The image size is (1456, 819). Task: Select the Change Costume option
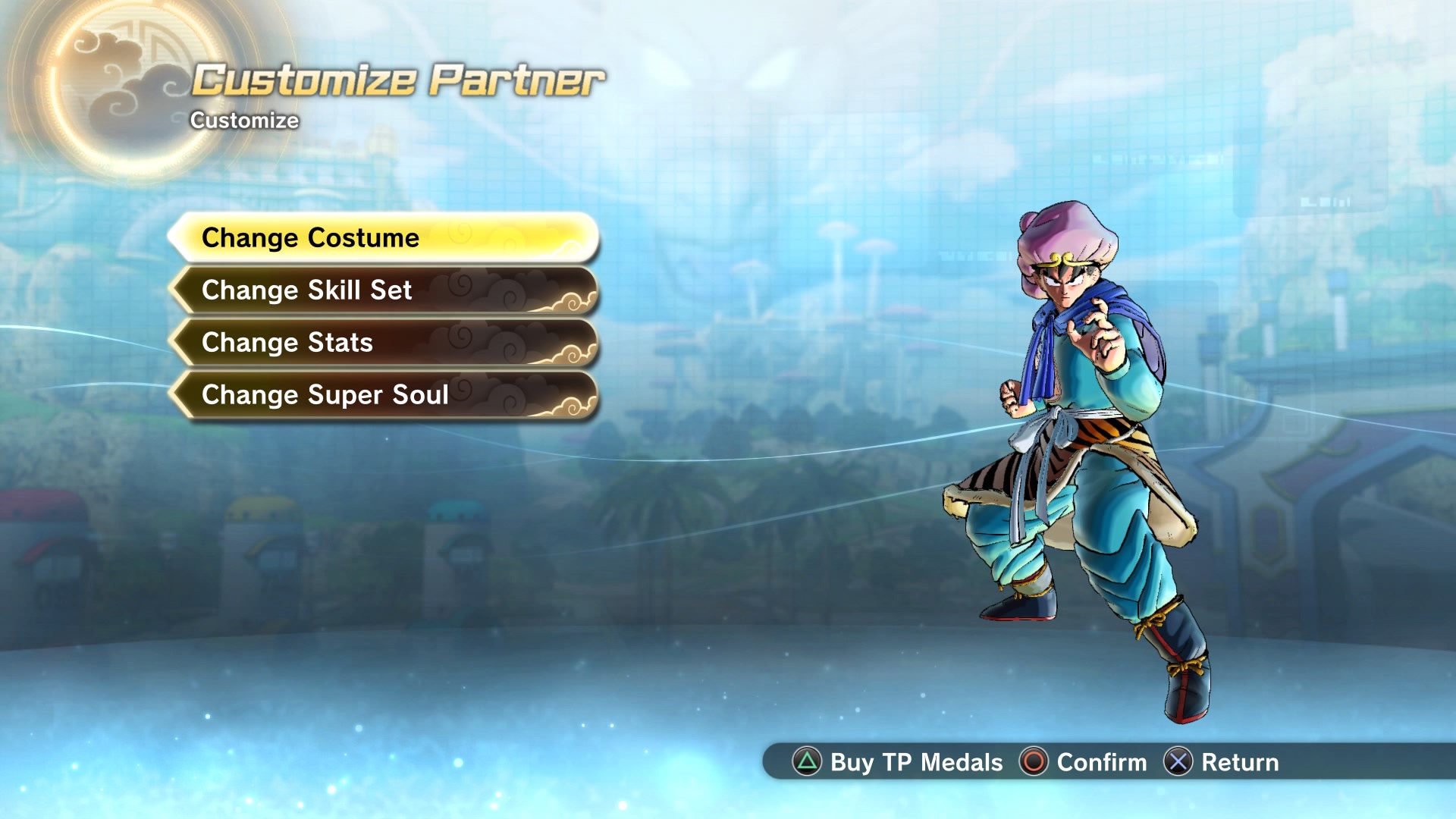[x=383, y=238]
